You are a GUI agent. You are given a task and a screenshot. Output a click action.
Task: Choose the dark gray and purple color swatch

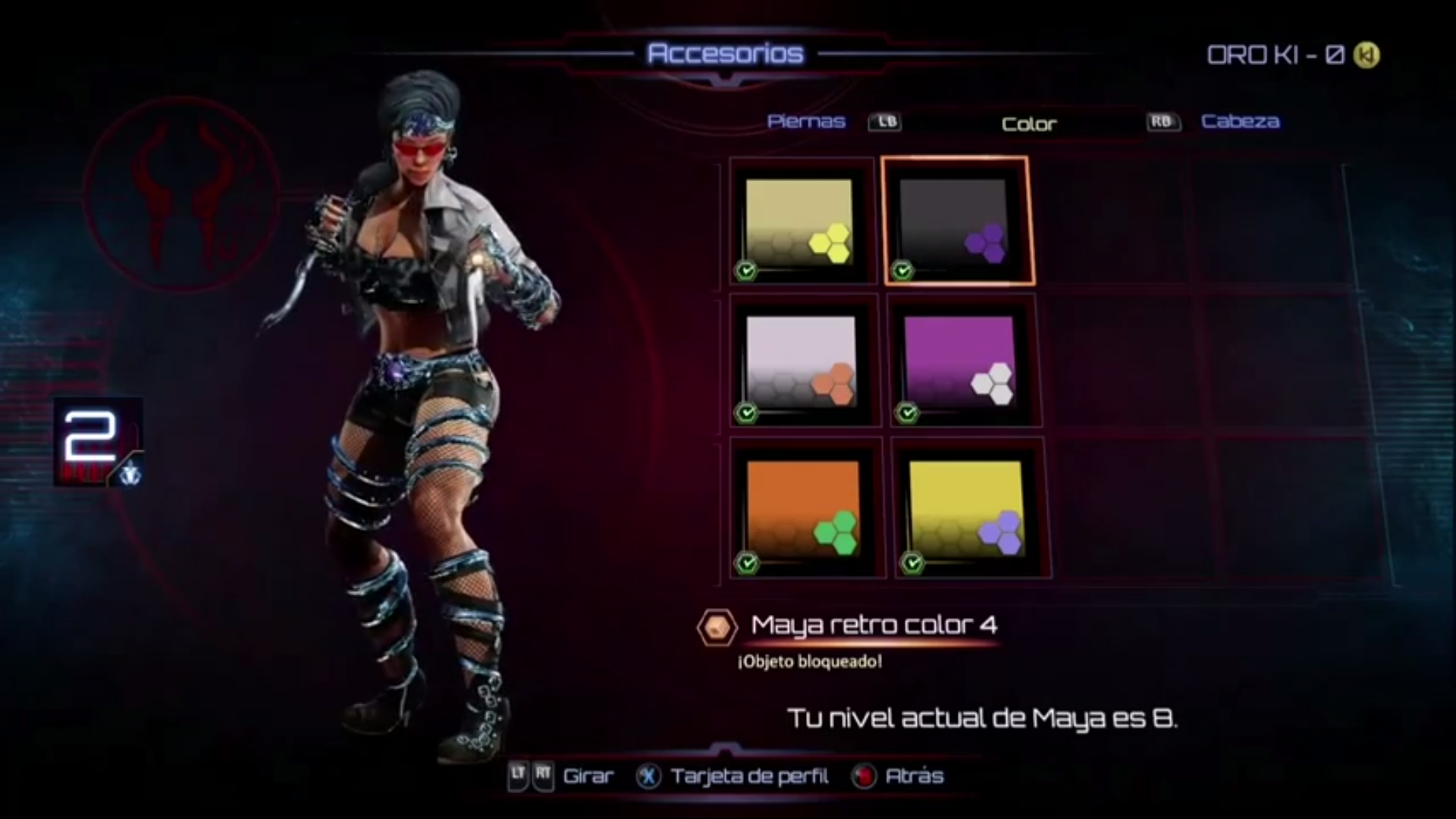point(957,221)
